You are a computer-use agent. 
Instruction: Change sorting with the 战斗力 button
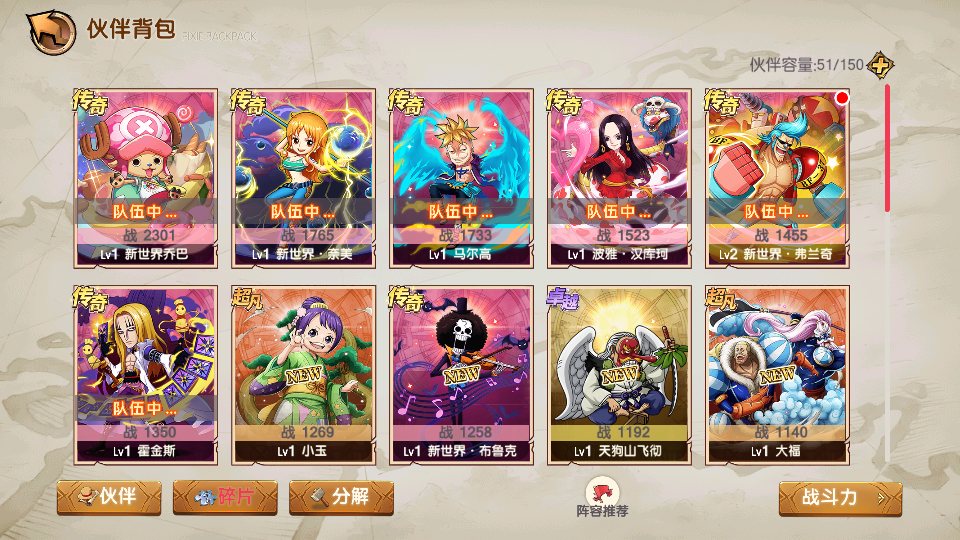(840, 498)
